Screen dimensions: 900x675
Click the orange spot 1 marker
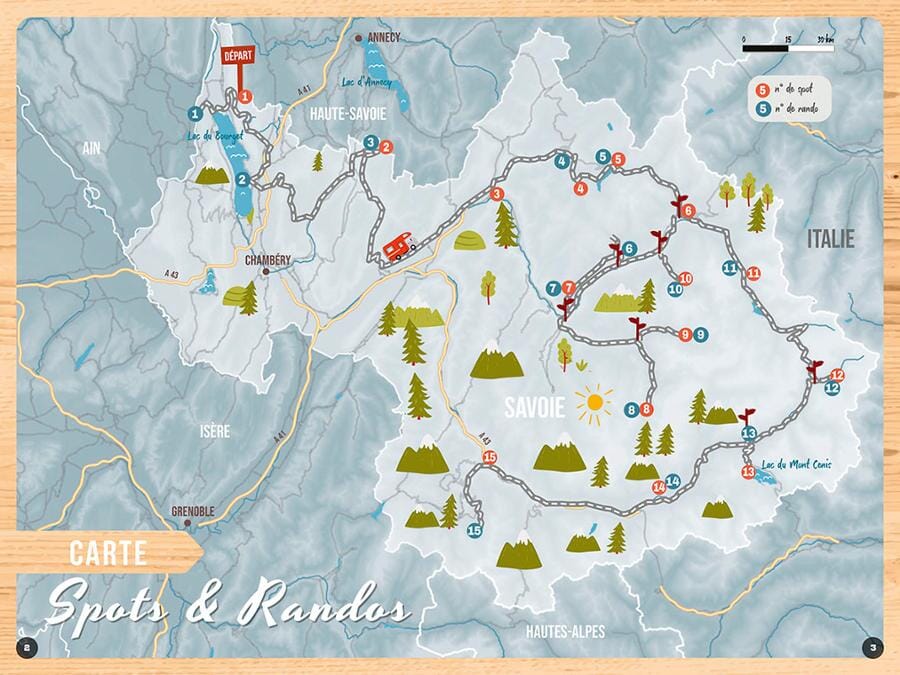tap(245, 97)
